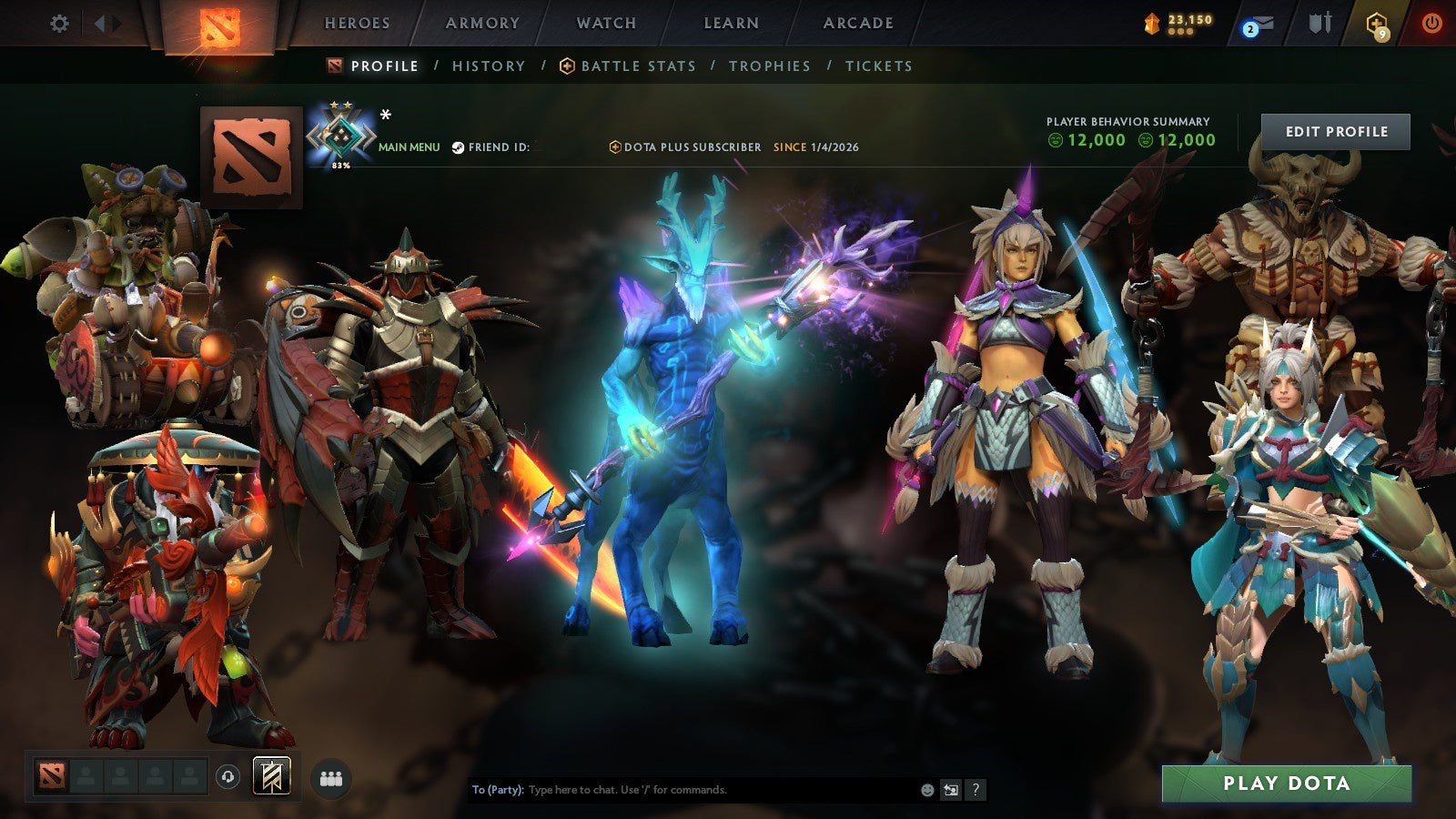Image resolution: width=1456 pixels, height=819 pixels.
Task: Expand an empty party slot
Action: [x=87, y=777]
